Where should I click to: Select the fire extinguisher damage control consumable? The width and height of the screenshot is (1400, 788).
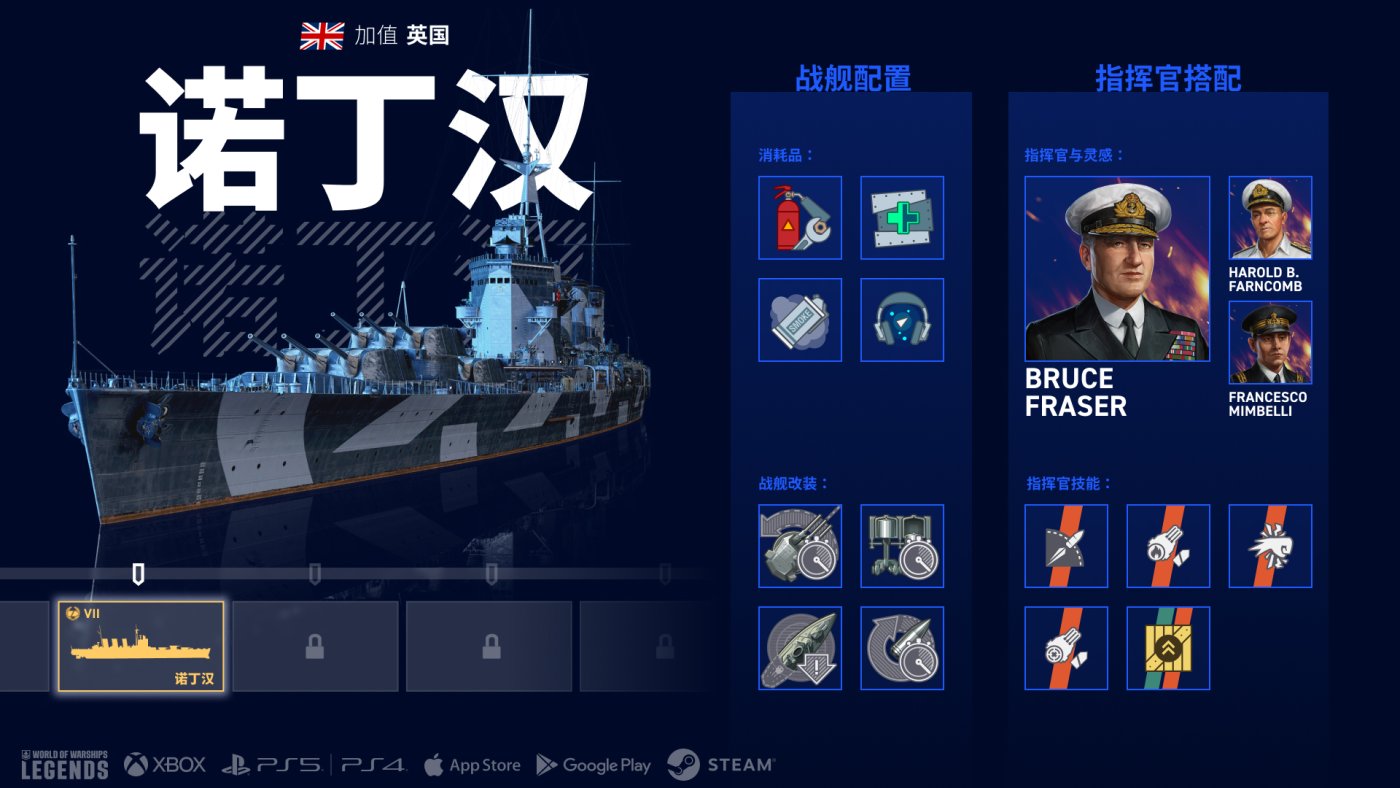(x=800, y=218)
